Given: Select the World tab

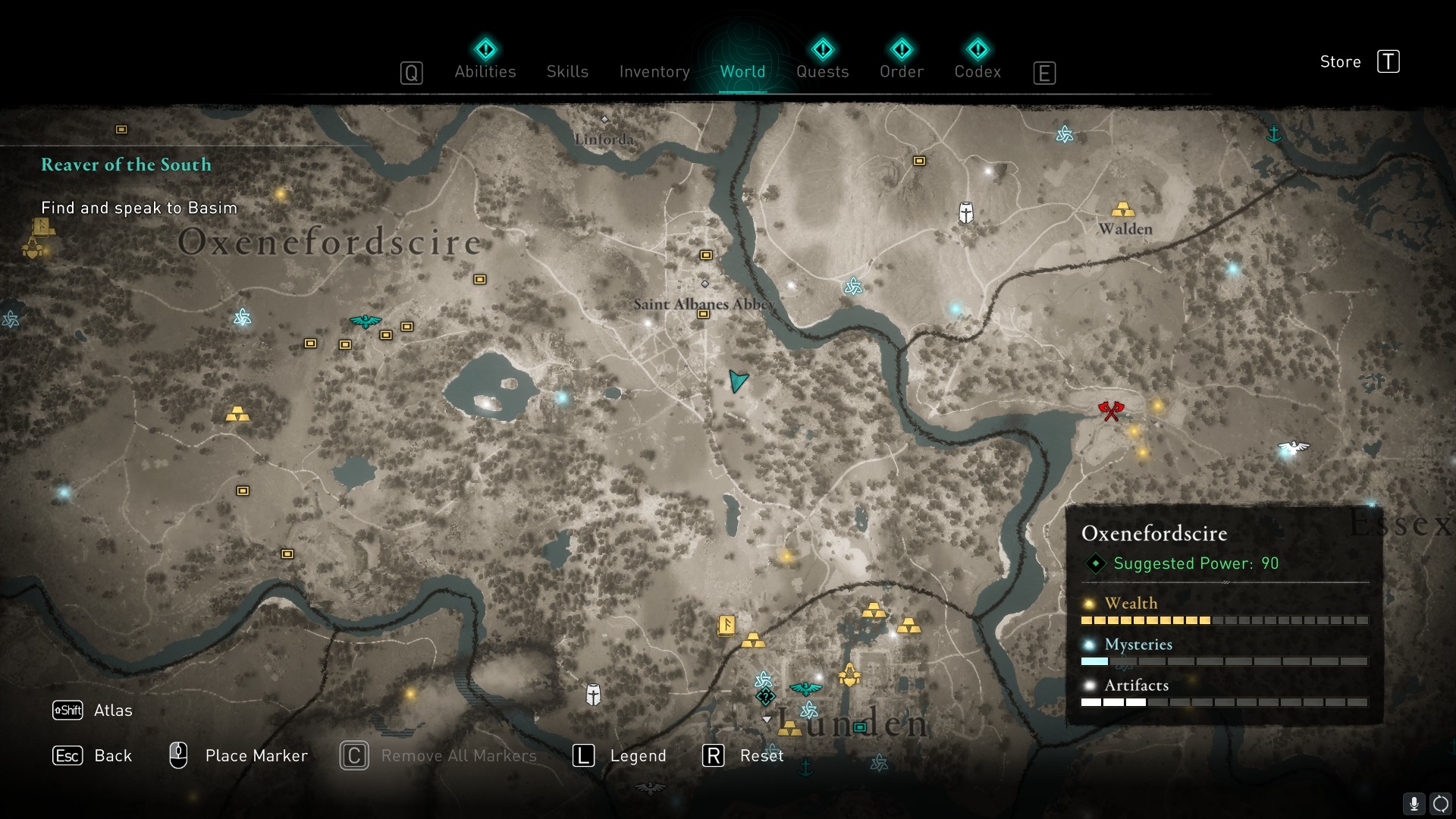Looking at the screenshot, I should [x=742, y=71].
